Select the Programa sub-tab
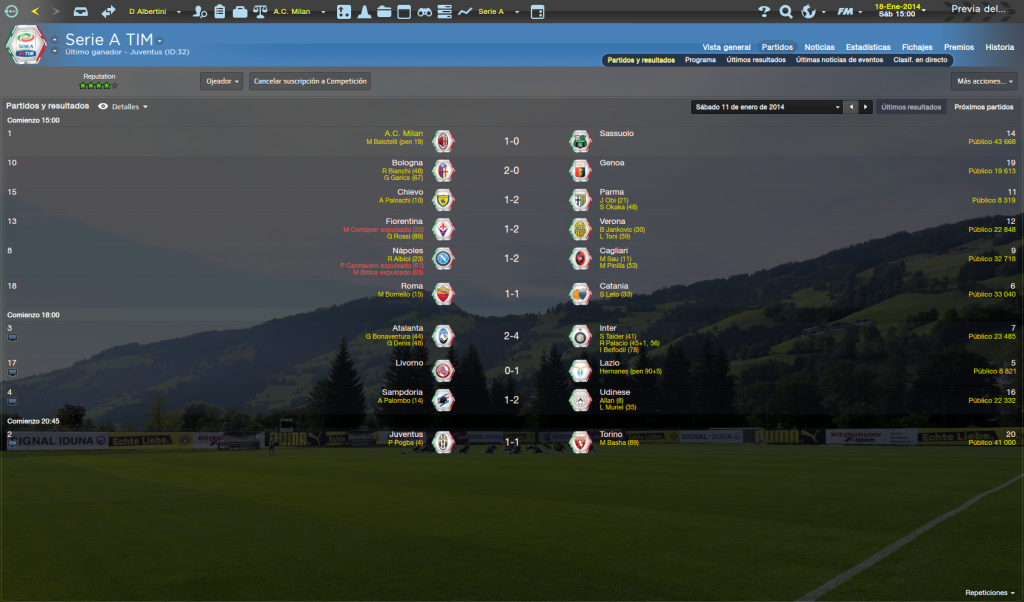The image size is (1024, 602). pyautogui.click(x=700, y=60)
